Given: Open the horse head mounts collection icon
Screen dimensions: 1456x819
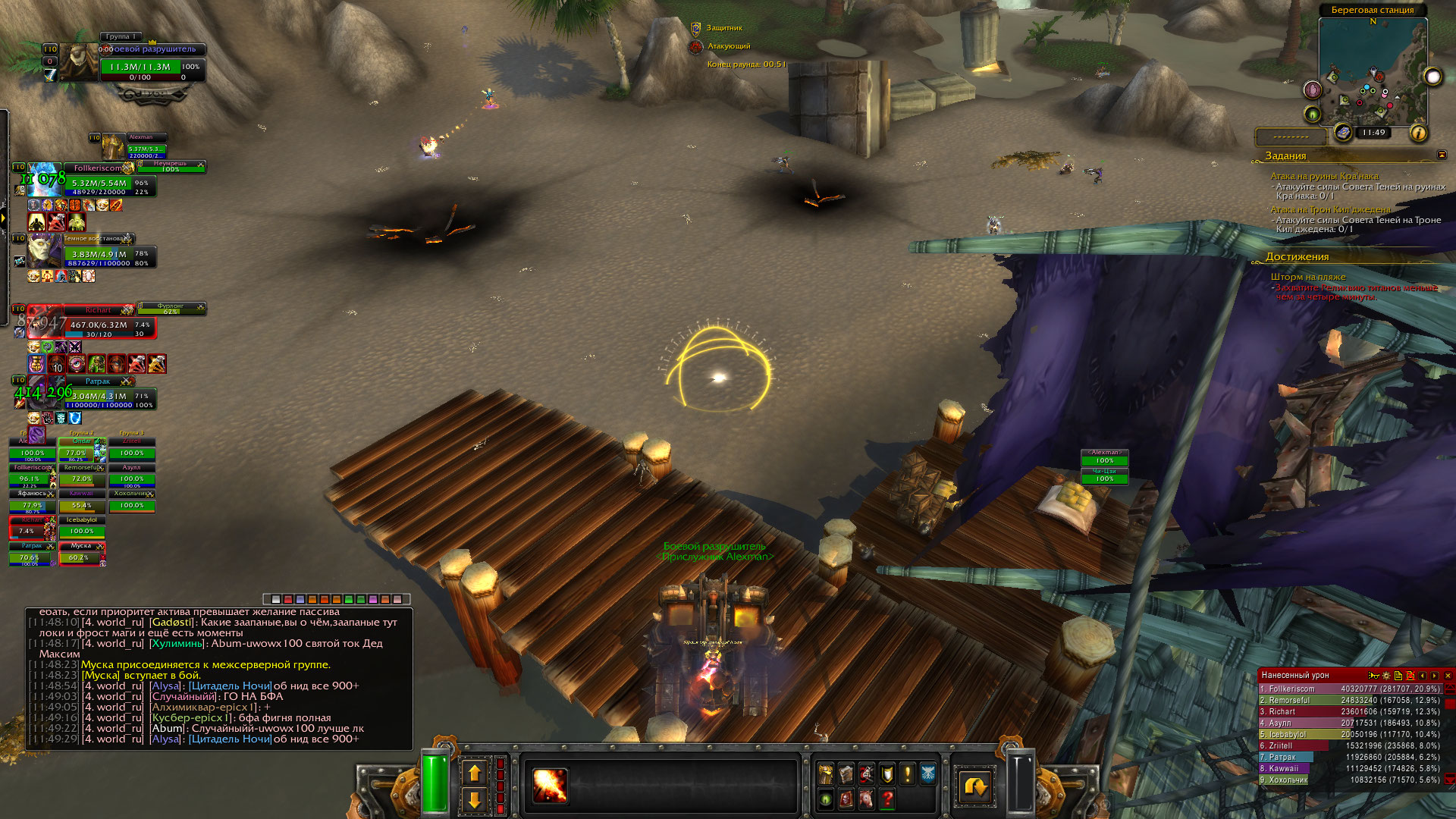Looking at the screenshot, I should tap(866, 799).
